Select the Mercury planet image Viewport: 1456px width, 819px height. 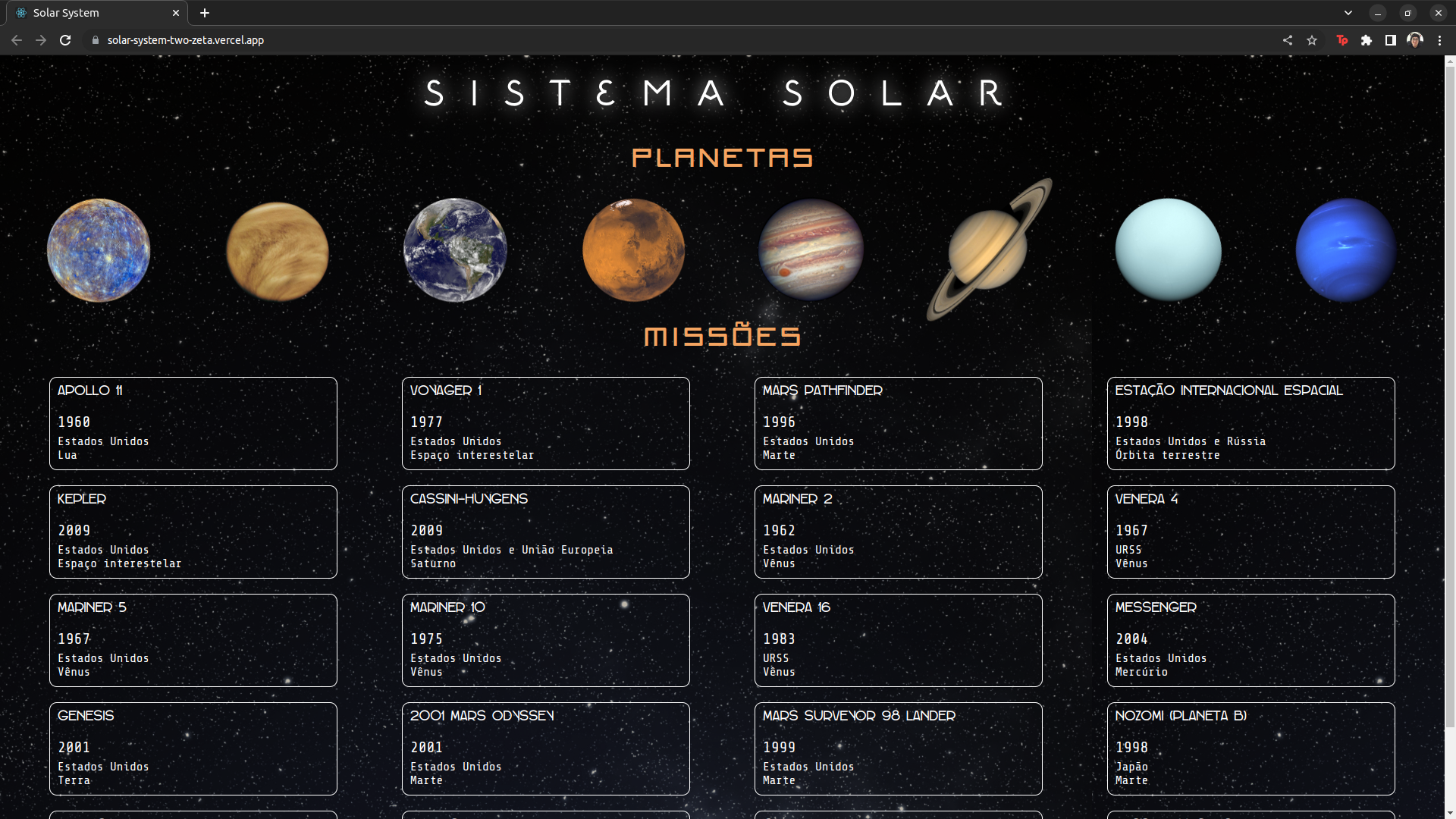99,250
